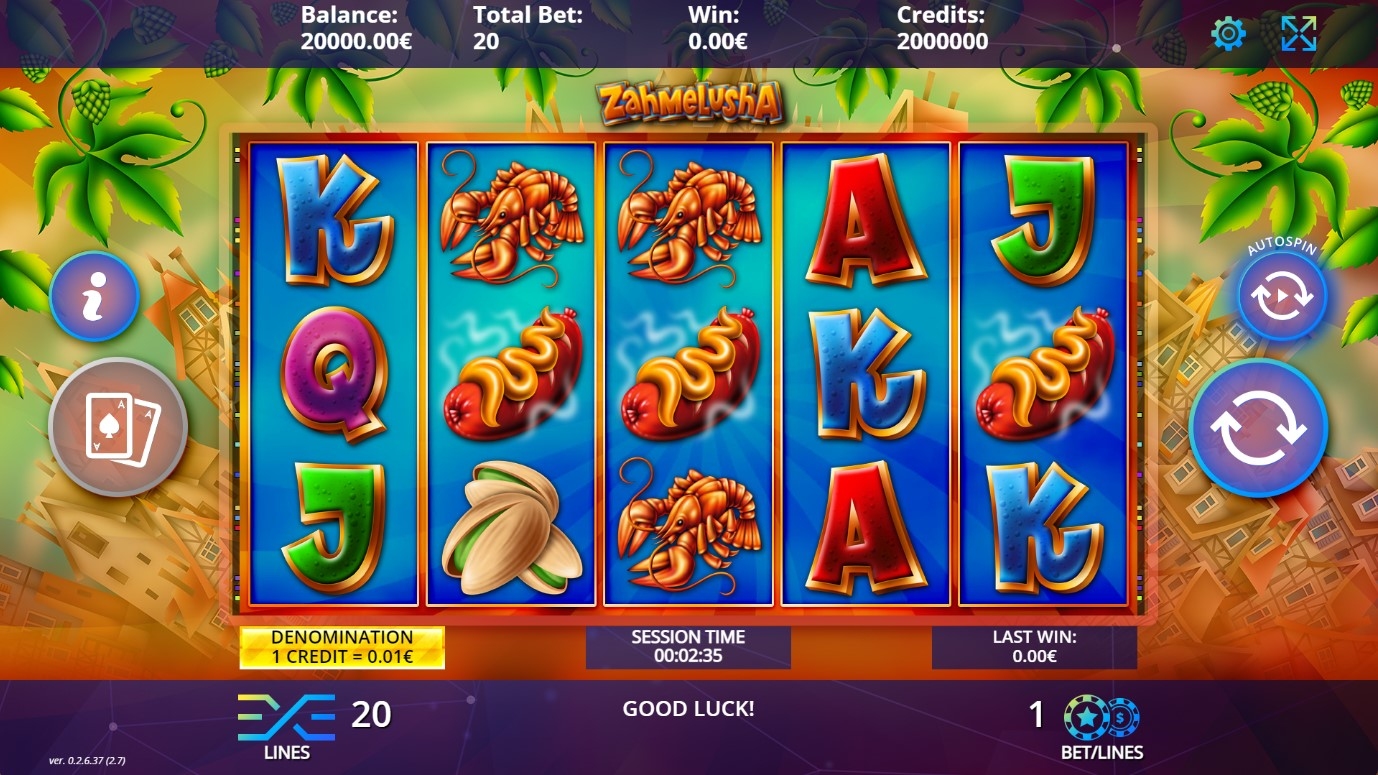Adjust the number of Lines

coord(286,717)
